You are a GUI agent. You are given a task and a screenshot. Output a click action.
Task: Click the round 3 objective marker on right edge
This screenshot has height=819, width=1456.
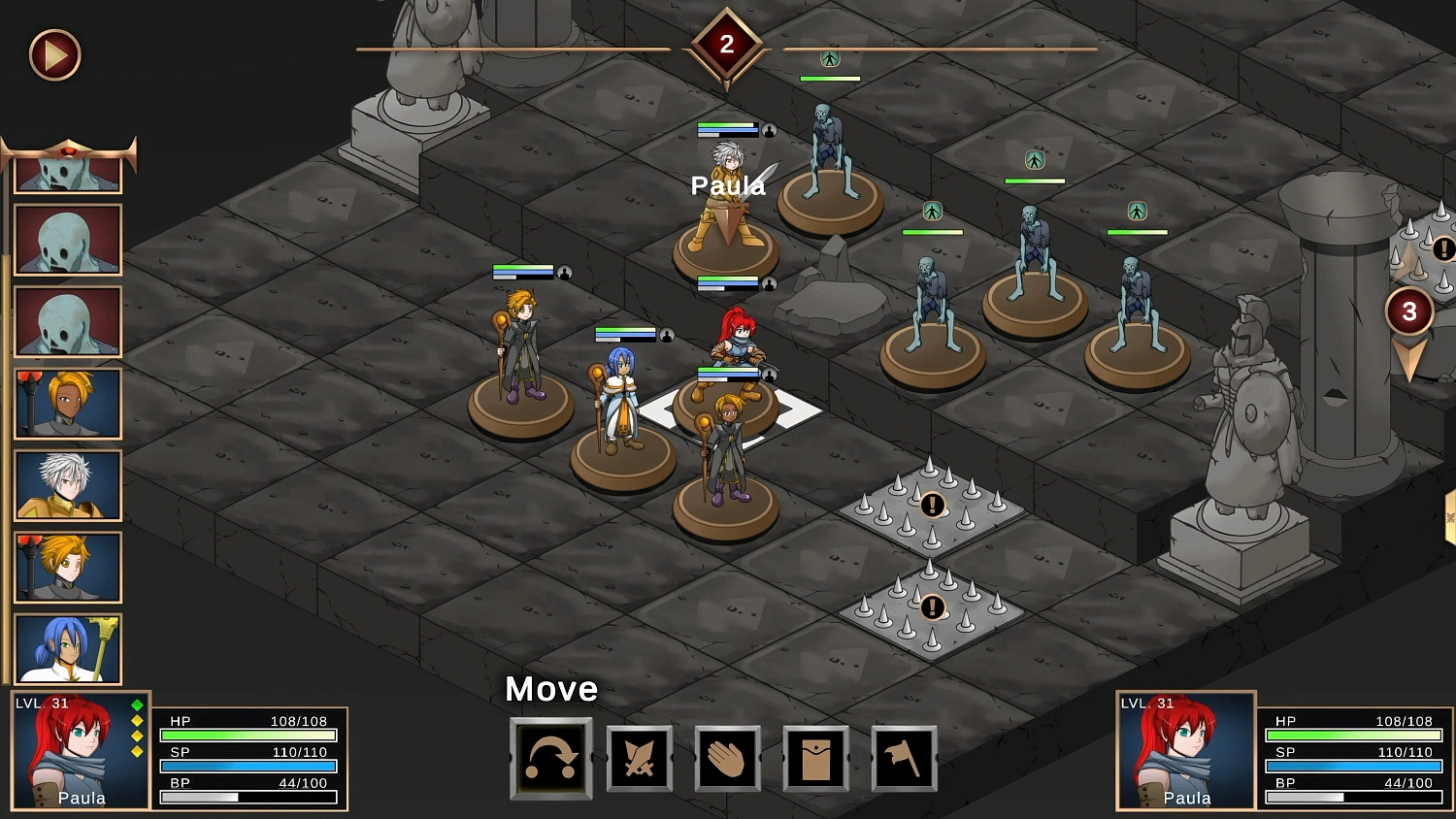click(1409, 311)
